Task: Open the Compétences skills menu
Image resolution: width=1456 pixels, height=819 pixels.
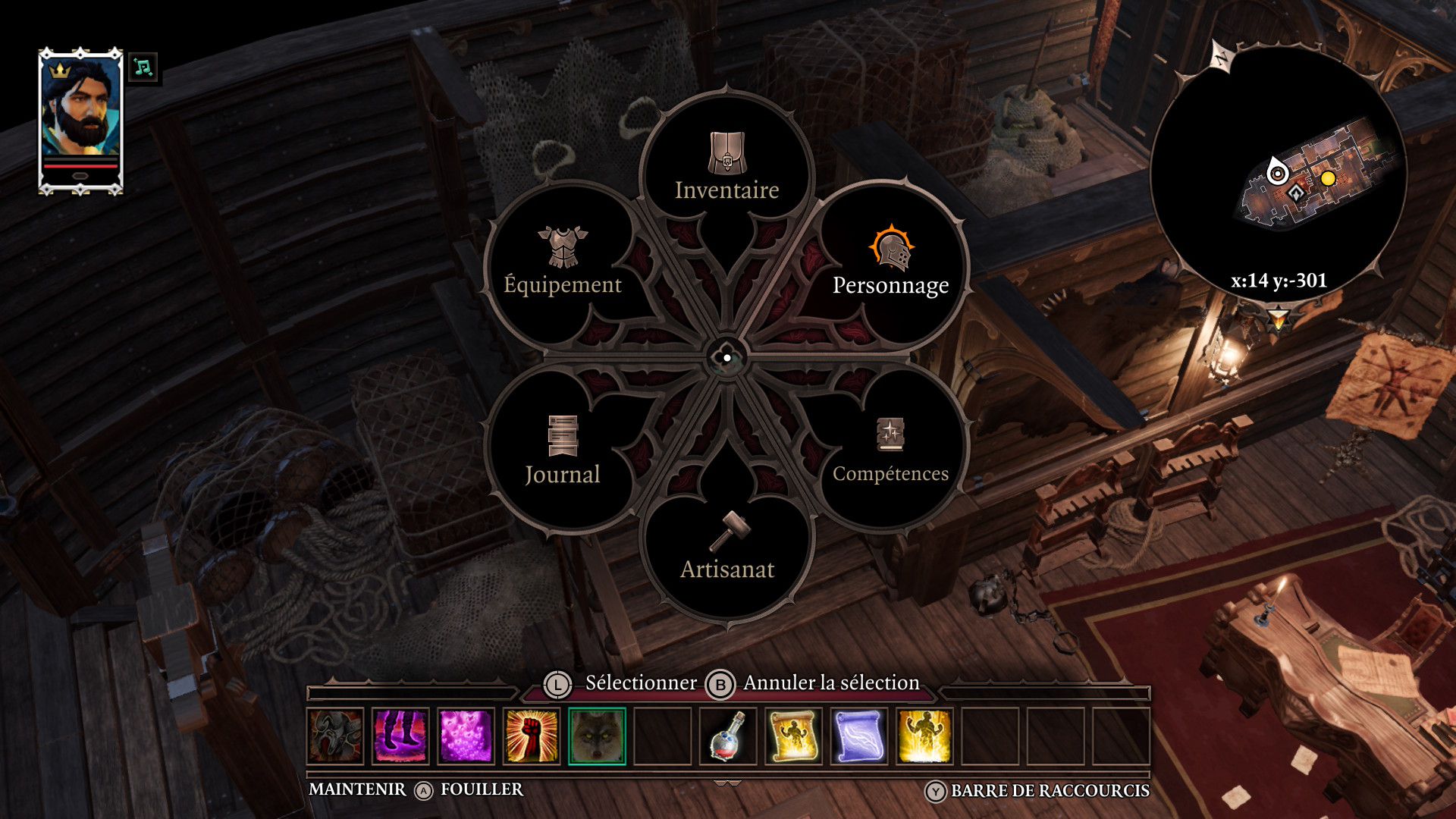Action: tap(890, 453)
